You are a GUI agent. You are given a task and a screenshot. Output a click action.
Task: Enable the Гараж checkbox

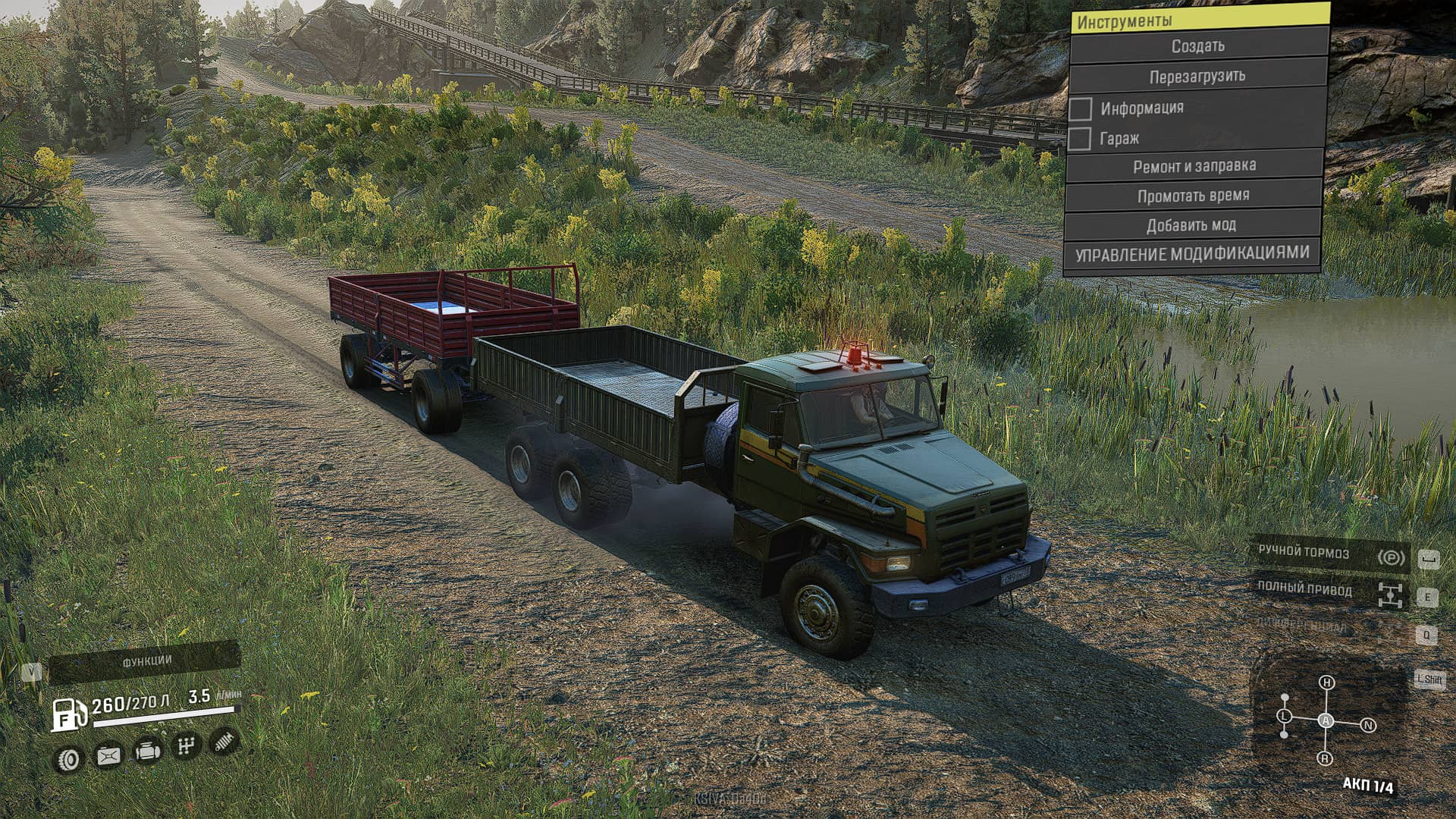click(x=1079, y=139)
